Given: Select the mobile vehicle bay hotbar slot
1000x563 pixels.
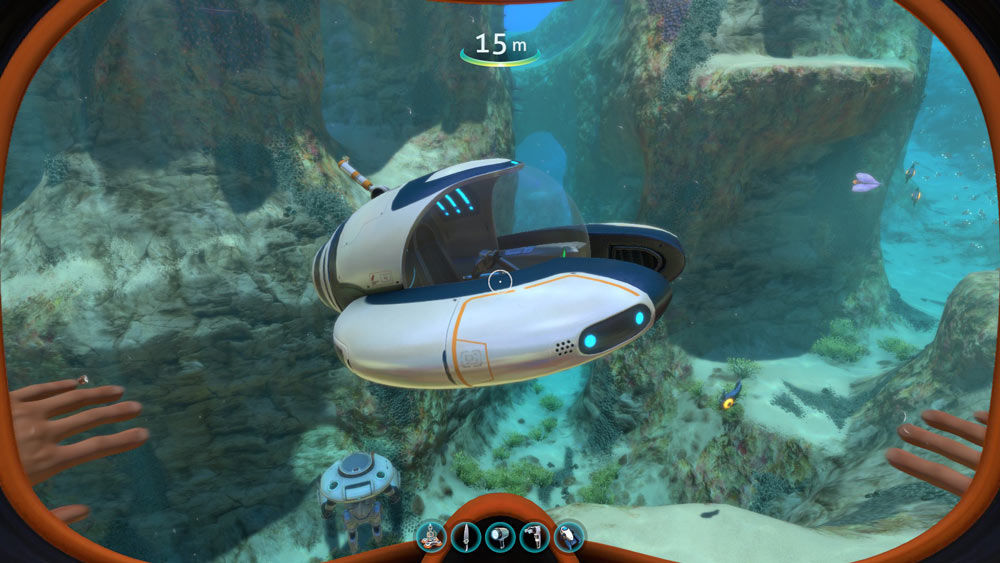Looking at the screenshot, I should 432,537.
